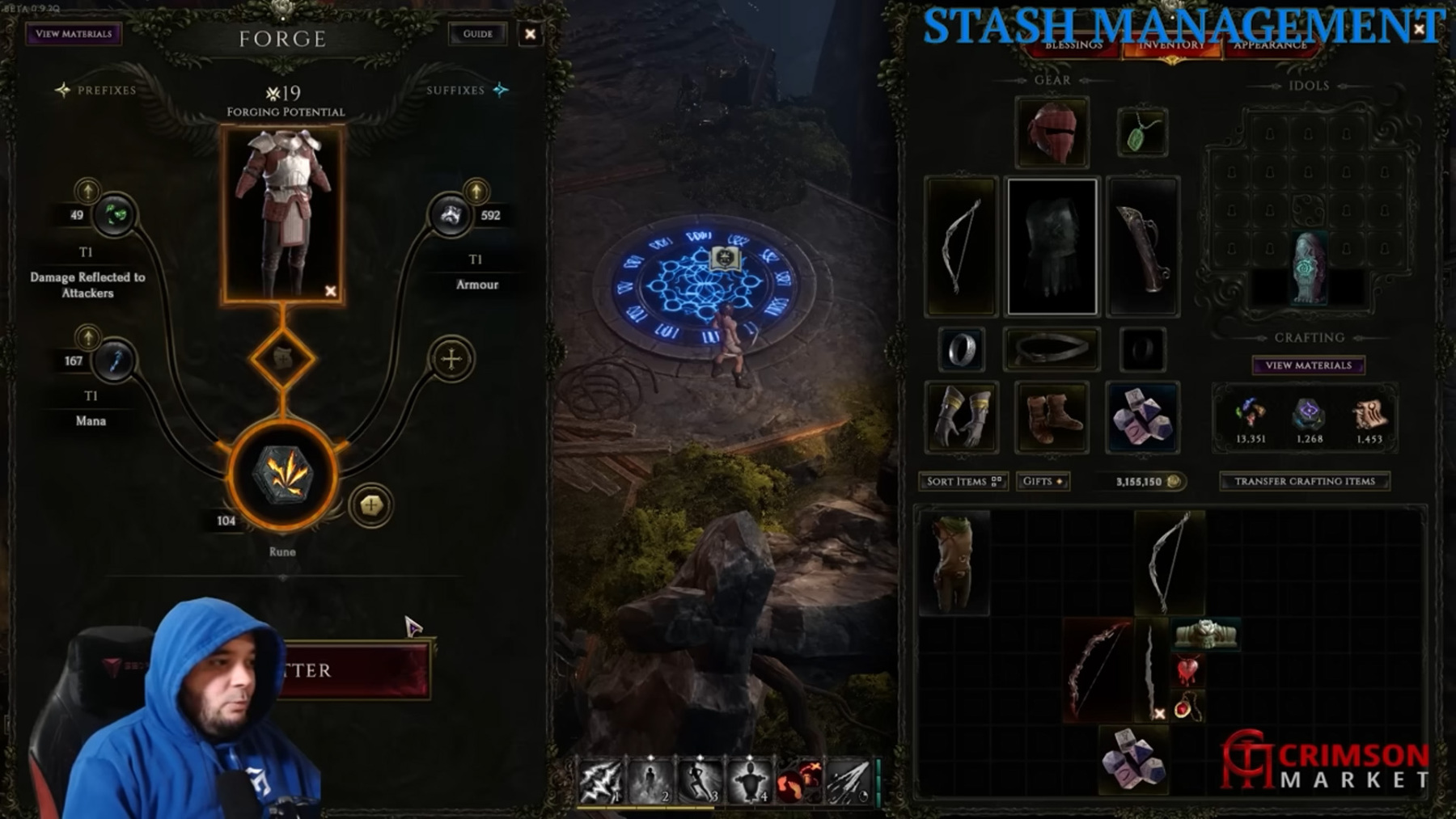Select the equipped gloves slot
Screen dimensions: 1456x819
pyautogui.click(x=961, y=417)
